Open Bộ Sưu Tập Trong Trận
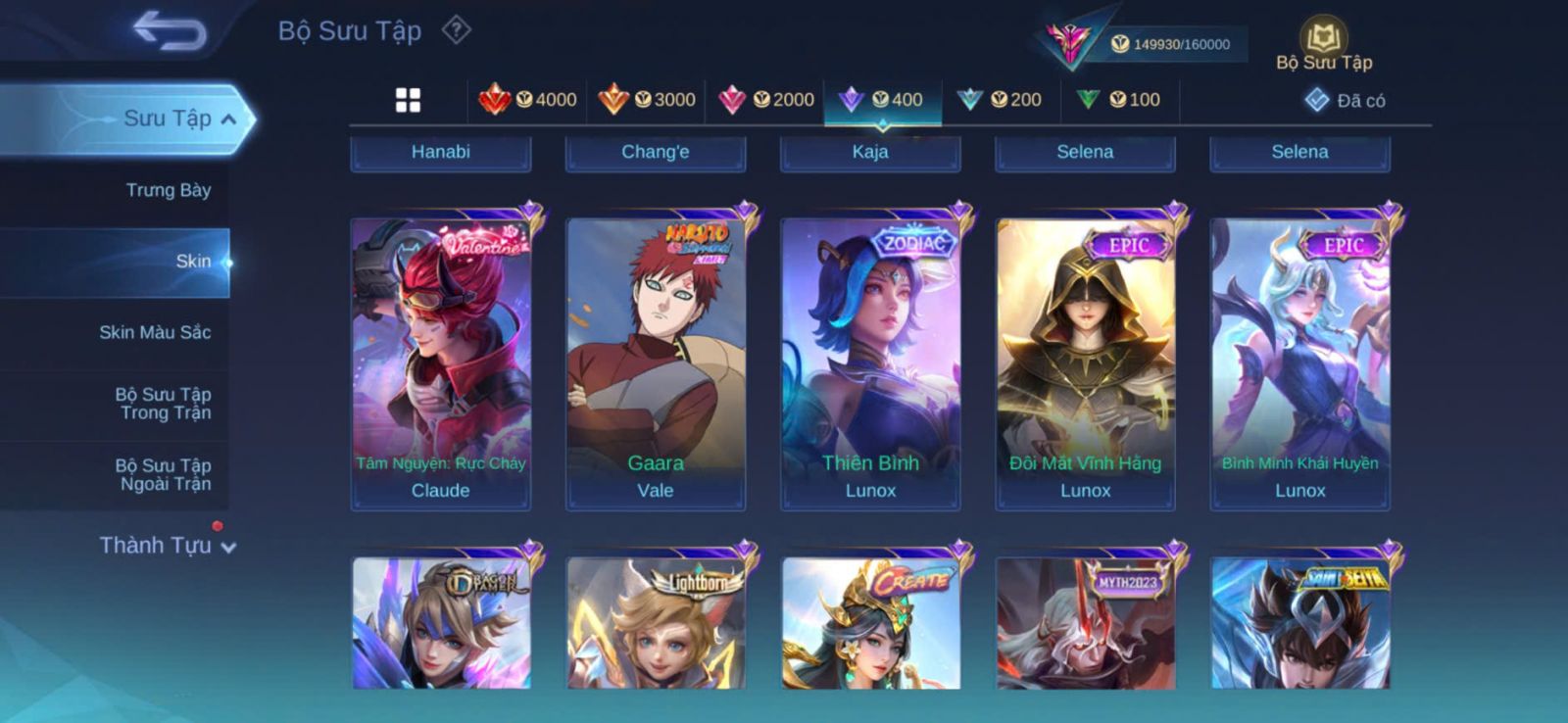1568x723 pixels. [x=163, y=404]
